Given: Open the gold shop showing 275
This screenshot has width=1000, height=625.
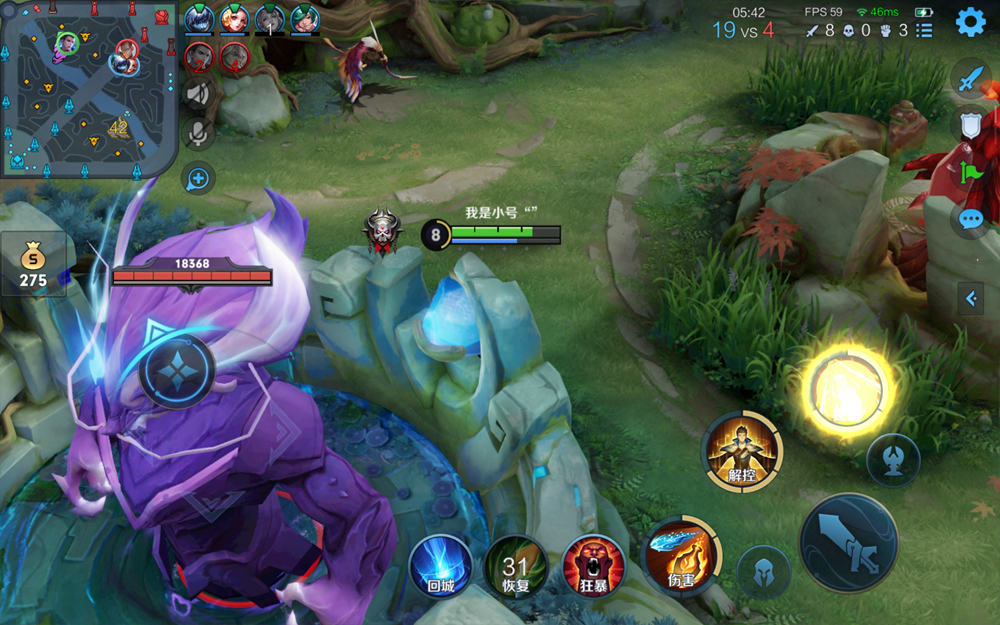Looking at the screenshot, I should 33,265.
